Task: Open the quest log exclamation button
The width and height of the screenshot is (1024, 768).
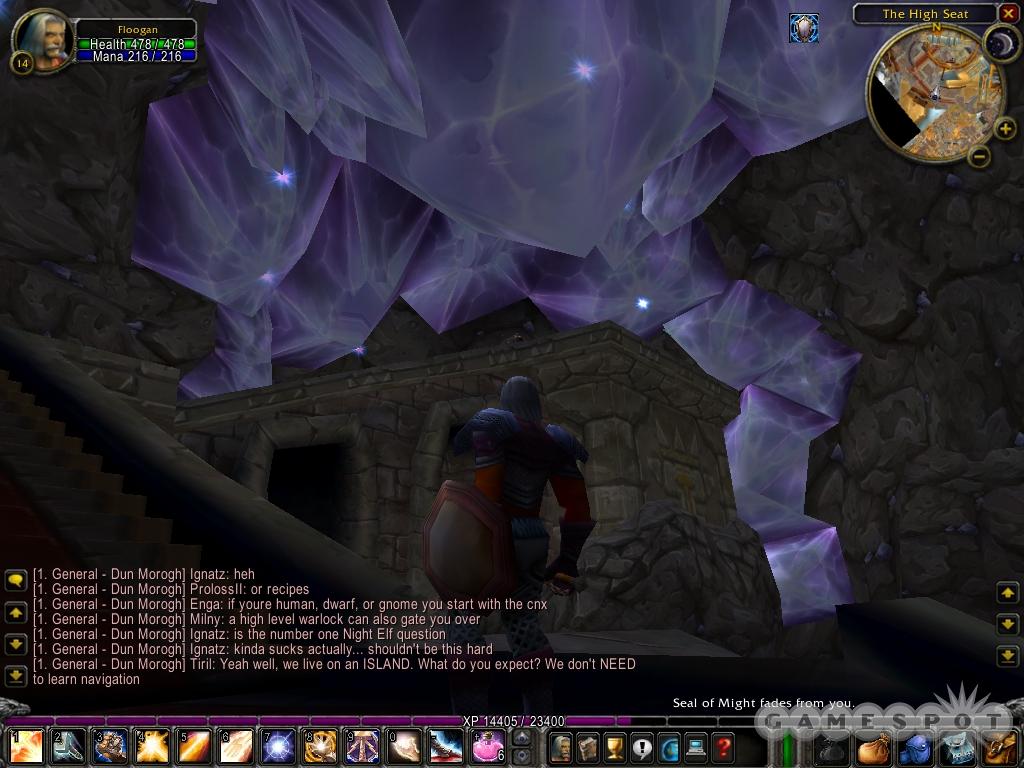Action: [x=642, y=746]
